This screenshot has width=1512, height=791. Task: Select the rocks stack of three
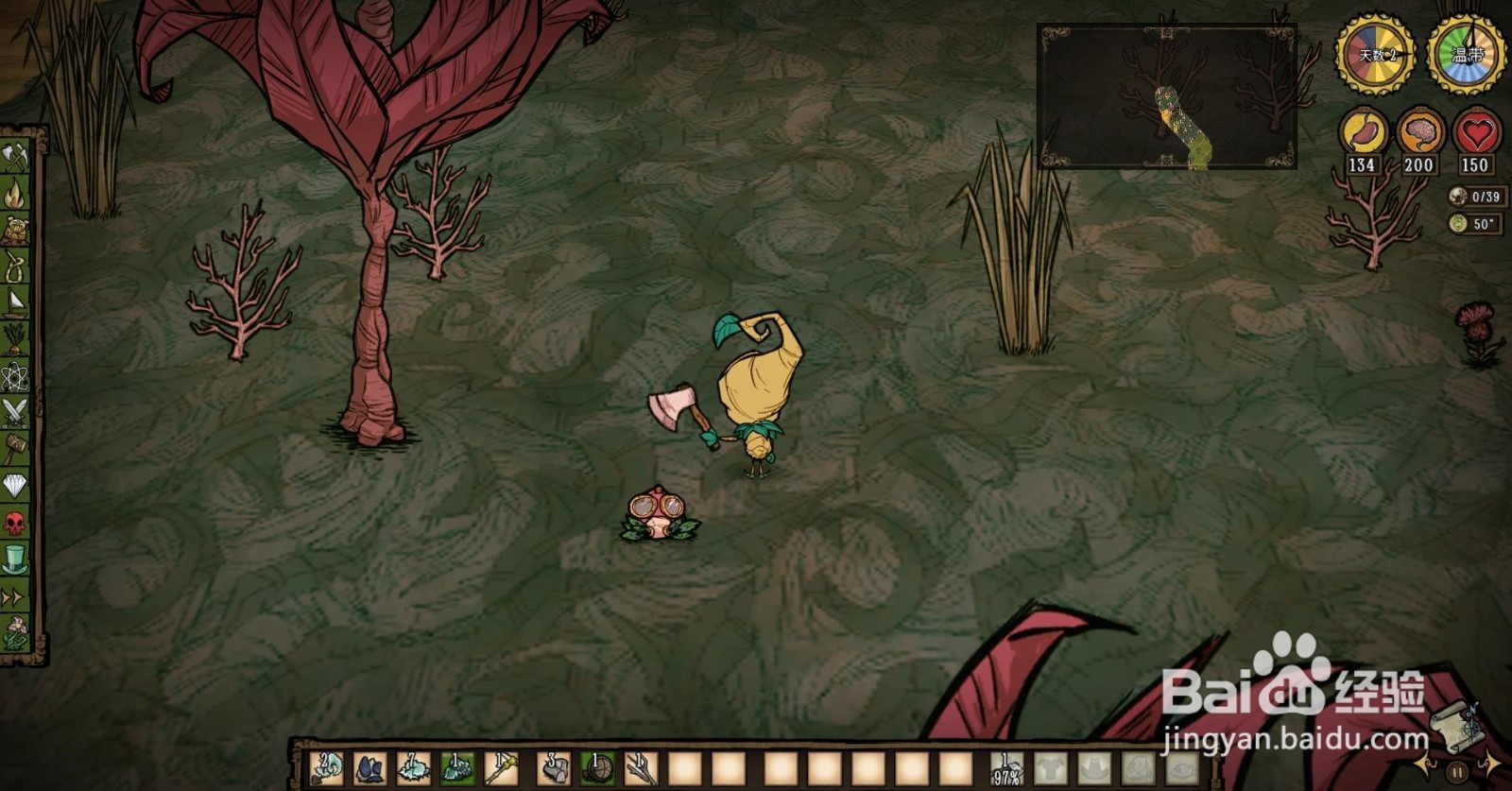tap(555, 768)
